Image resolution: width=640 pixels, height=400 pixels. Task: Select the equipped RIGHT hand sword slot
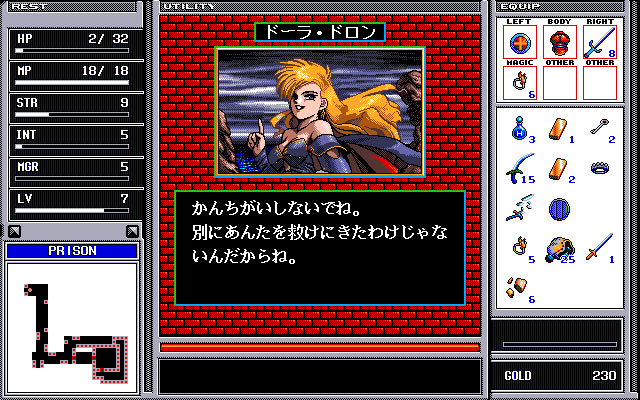597,42
